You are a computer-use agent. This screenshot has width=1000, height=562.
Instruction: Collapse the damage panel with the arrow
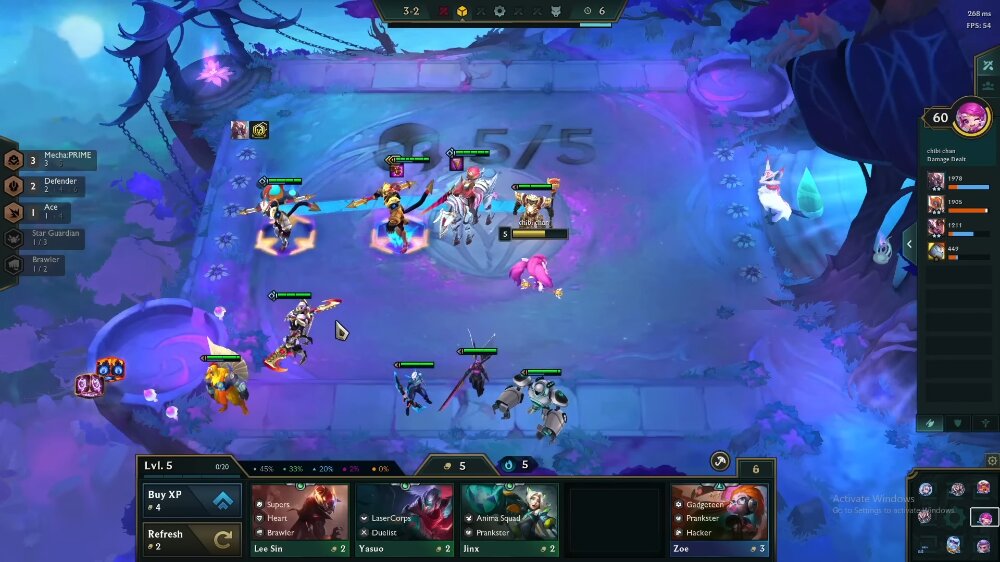pos(910,243)
